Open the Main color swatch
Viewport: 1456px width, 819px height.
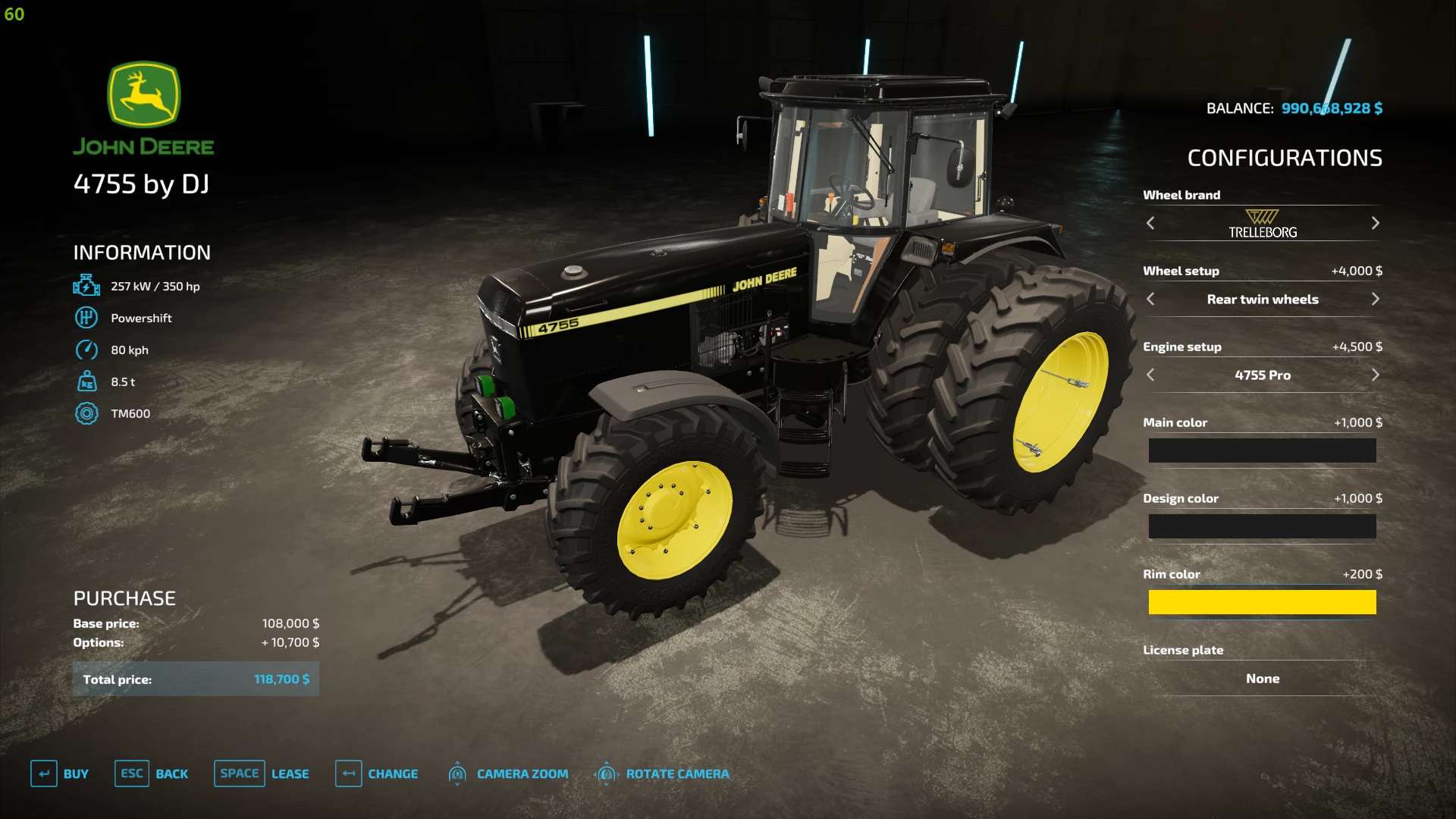[x=1262, y=450]
